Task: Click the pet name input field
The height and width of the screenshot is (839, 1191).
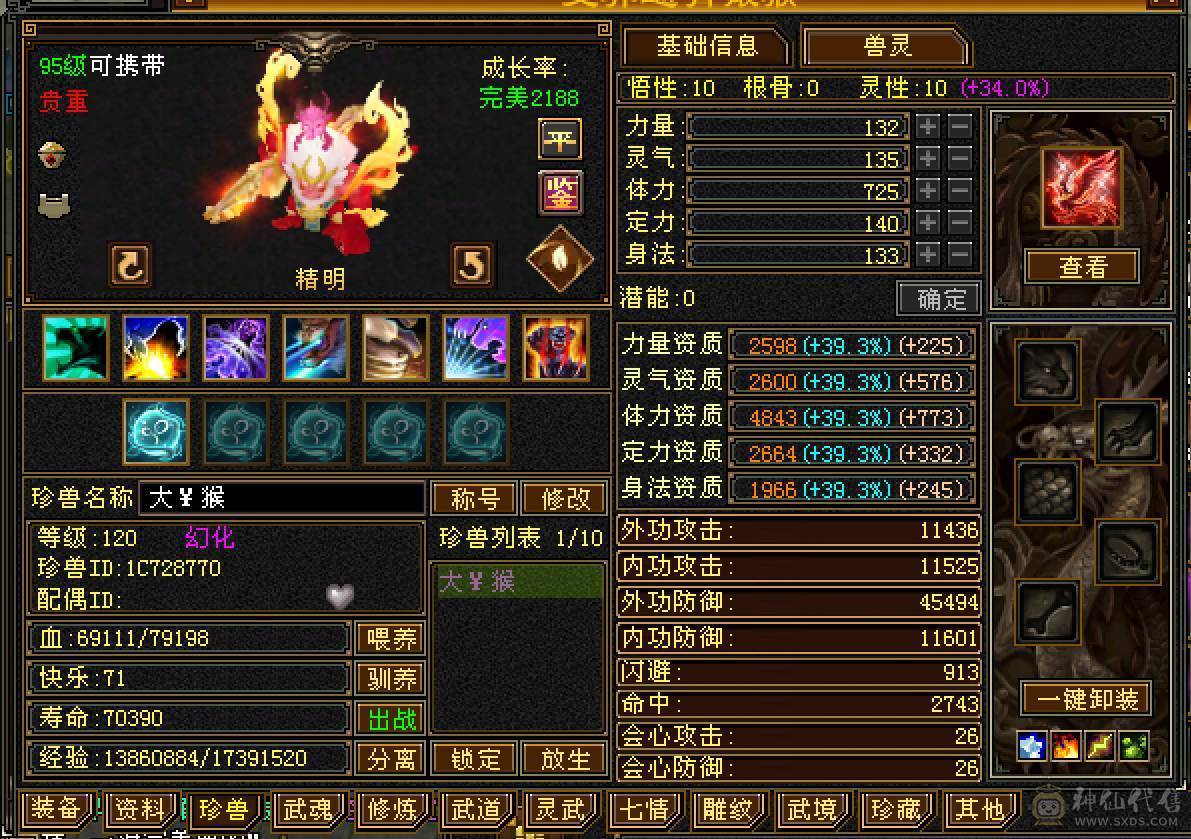Action: click(282, 498)
